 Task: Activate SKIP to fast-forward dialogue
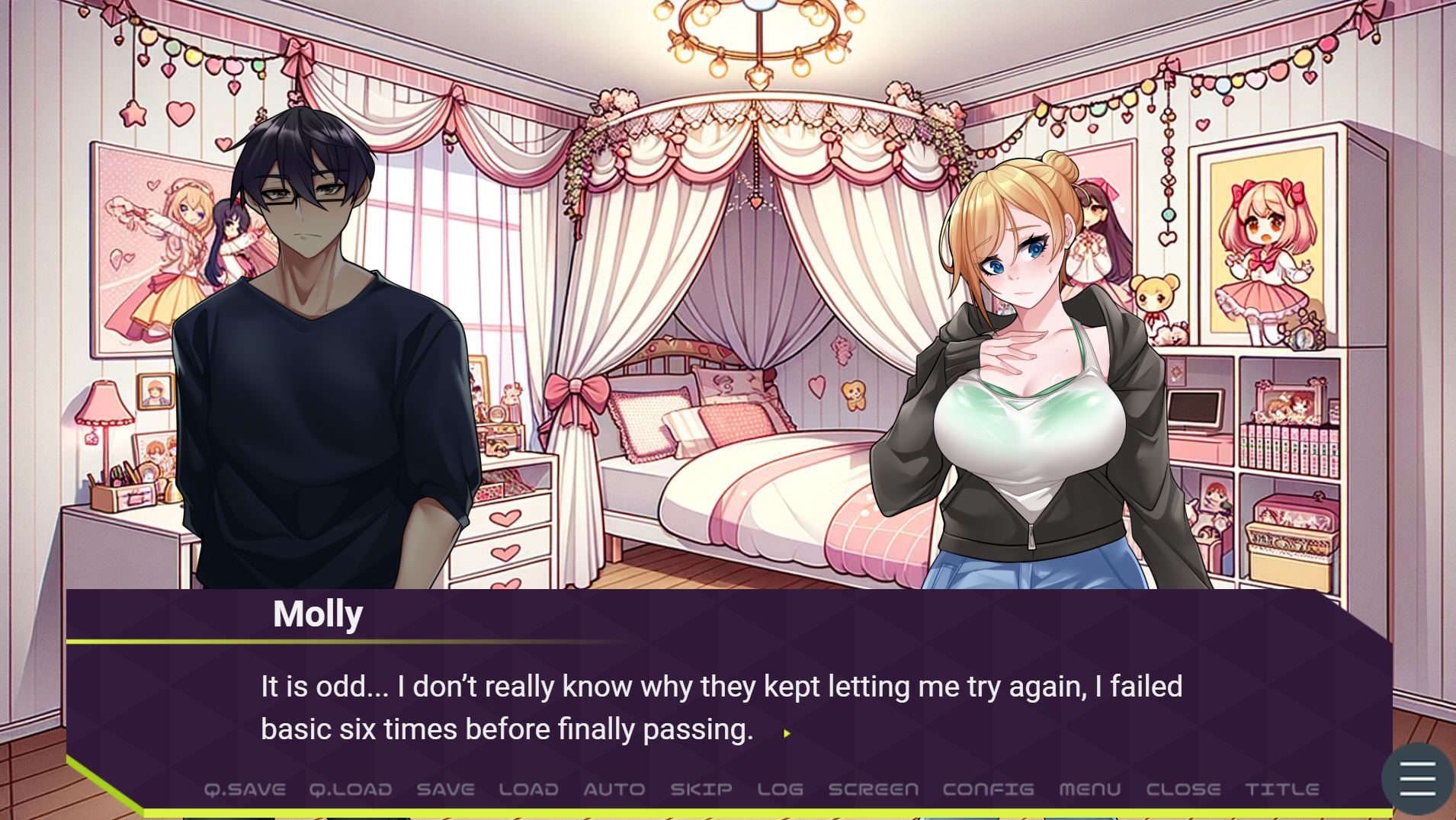tap(701, 790)
